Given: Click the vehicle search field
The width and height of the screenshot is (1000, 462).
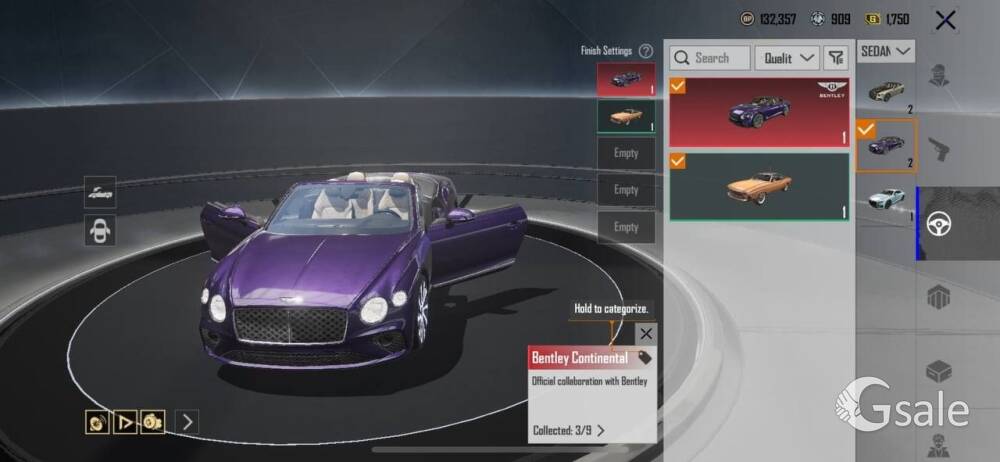Looking at the screenshot, I should (710, 58).
